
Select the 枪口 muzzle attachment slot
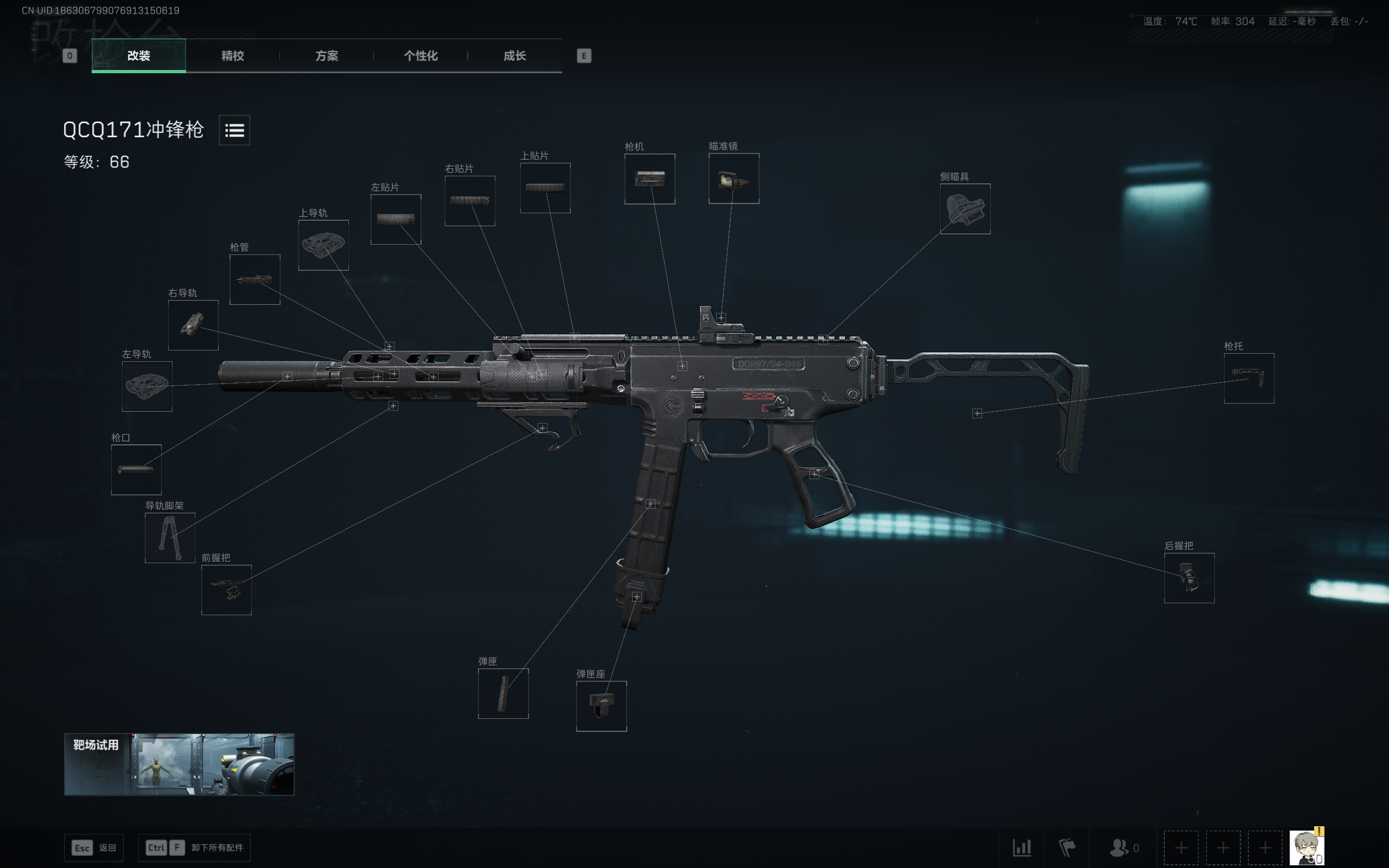136,468
